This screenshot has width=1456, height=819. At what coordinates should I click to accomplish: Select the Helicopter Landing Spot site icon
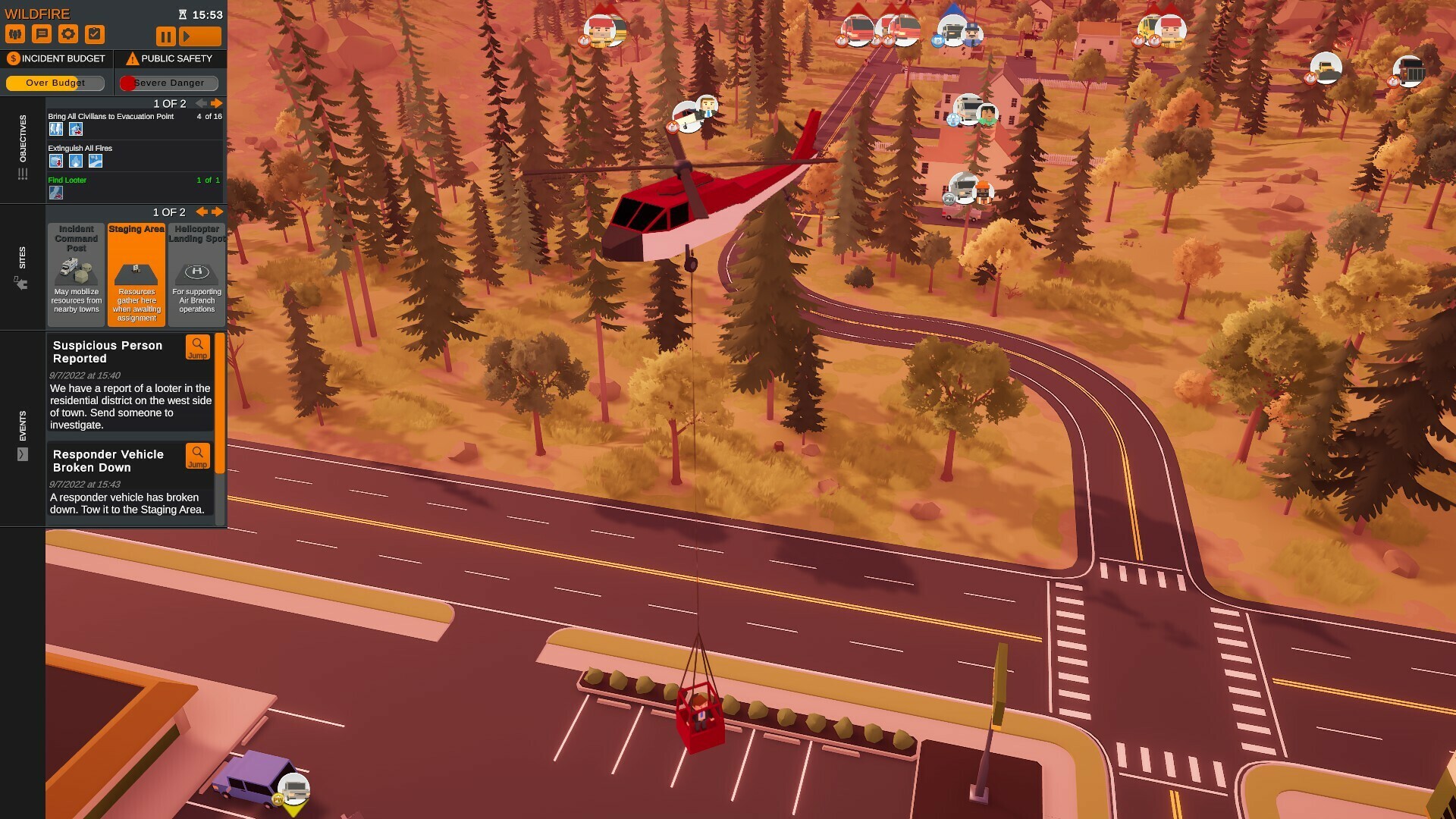pos(196,273)
